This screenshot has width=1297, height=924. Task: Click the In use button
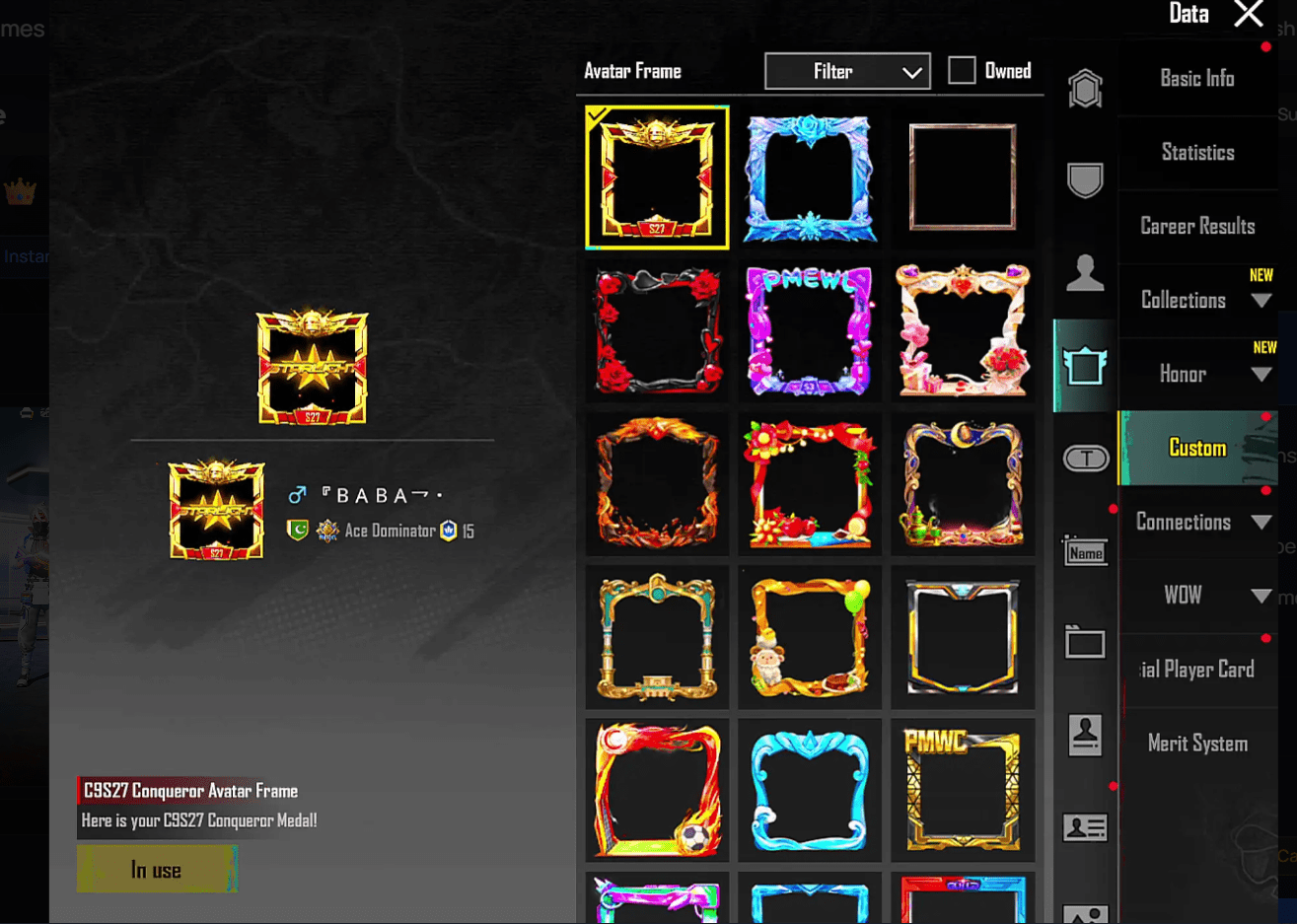(x=157, y=869)
